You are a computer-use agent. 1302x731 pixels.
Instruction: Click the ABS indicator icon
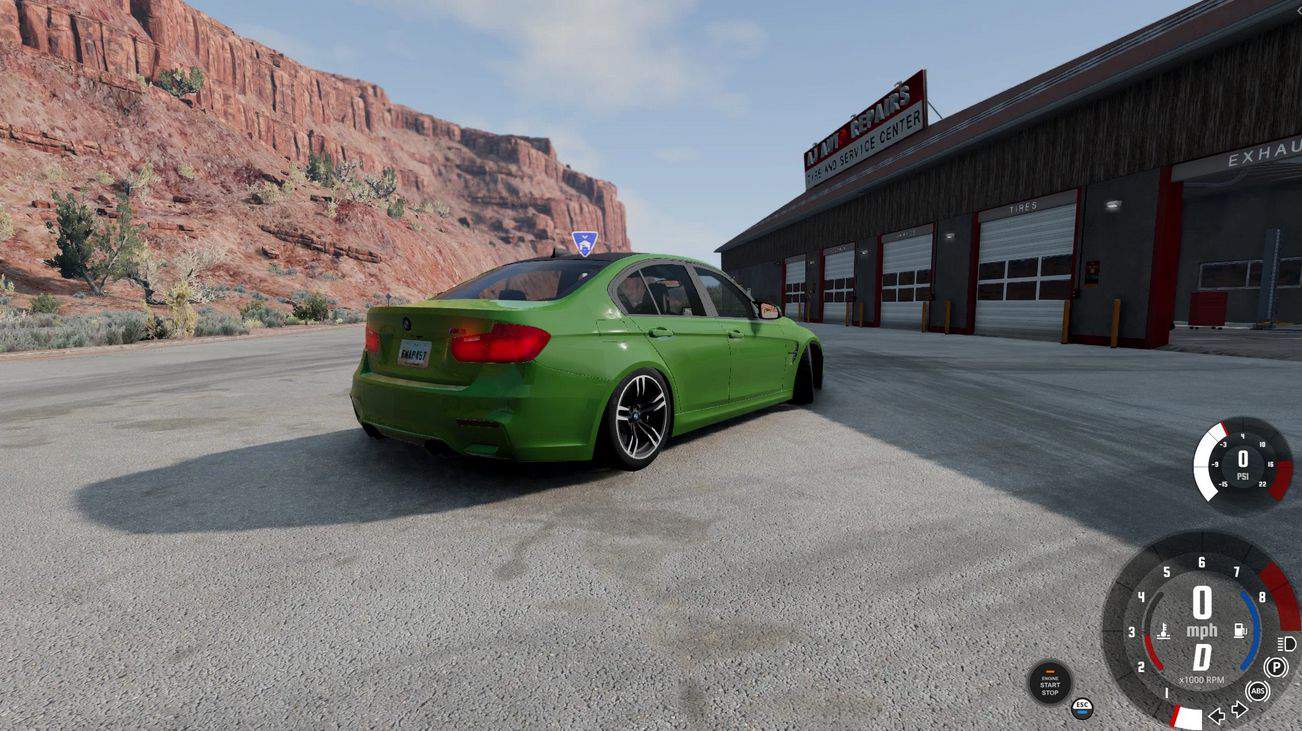(1257, 691)
